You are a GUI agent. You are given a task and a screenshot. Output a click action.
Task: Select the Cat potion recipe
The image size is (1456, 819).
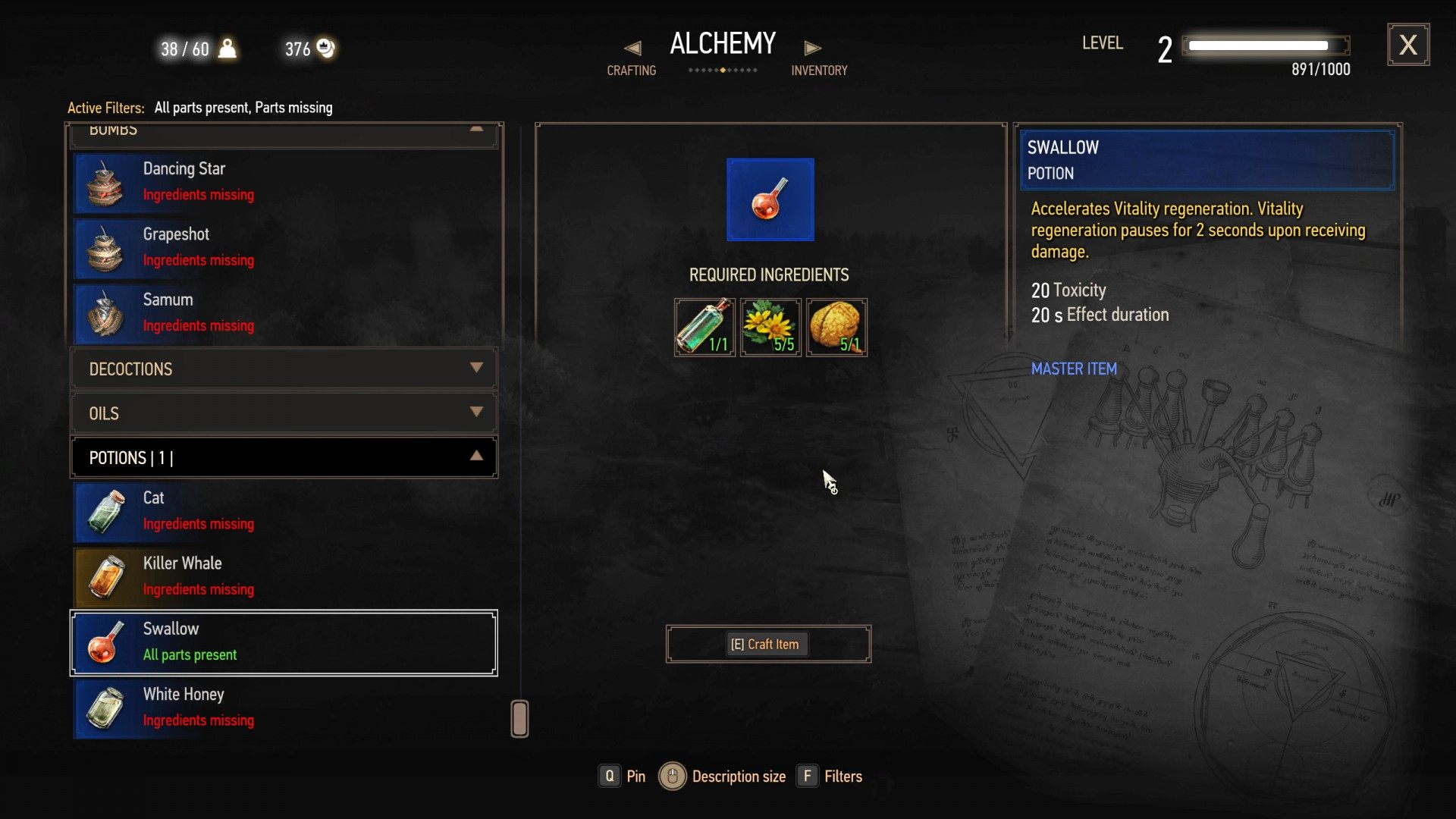(x=284, y=511)
